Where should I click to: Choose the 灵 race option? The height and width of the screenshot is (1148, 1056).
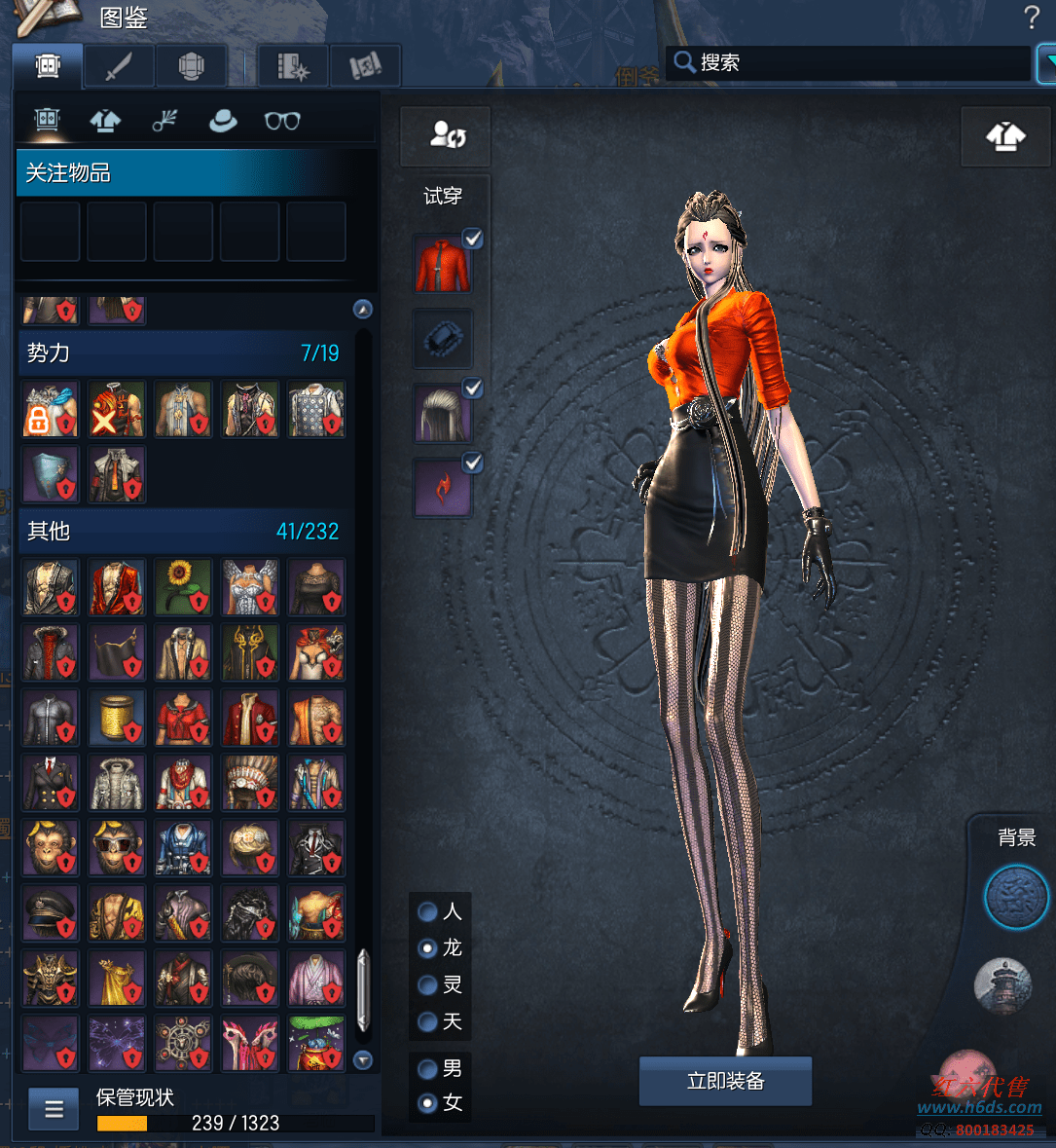coord(427,984)
